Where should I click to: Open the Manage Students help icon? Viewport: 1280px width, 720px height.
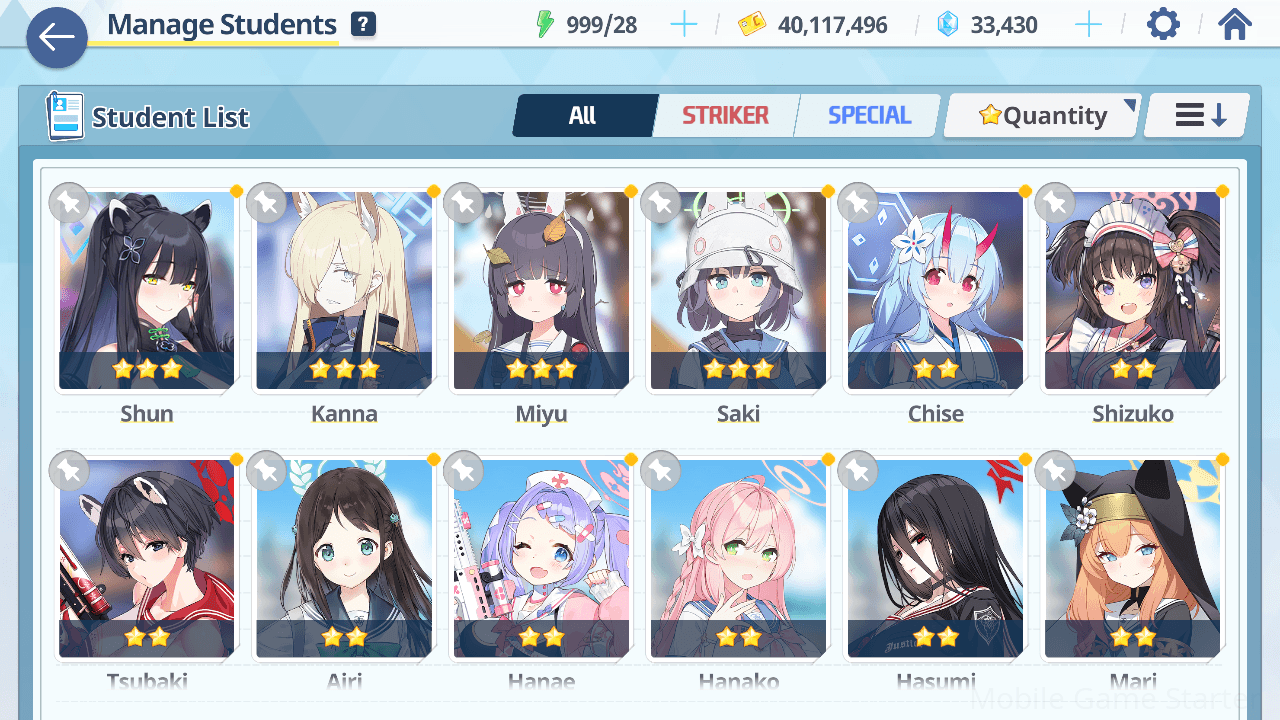363,25
